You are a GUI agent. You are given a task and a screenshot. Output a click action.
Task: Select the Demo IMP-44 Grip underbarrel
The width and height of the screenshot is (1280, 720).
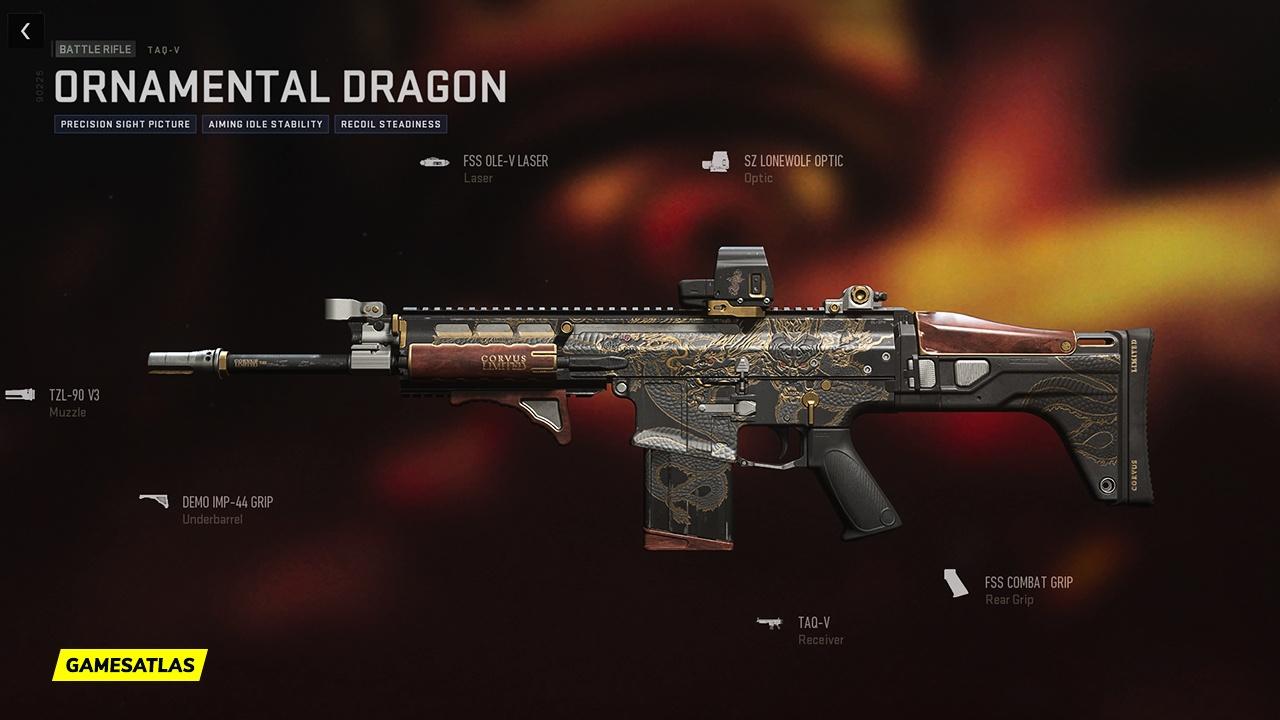226,502
